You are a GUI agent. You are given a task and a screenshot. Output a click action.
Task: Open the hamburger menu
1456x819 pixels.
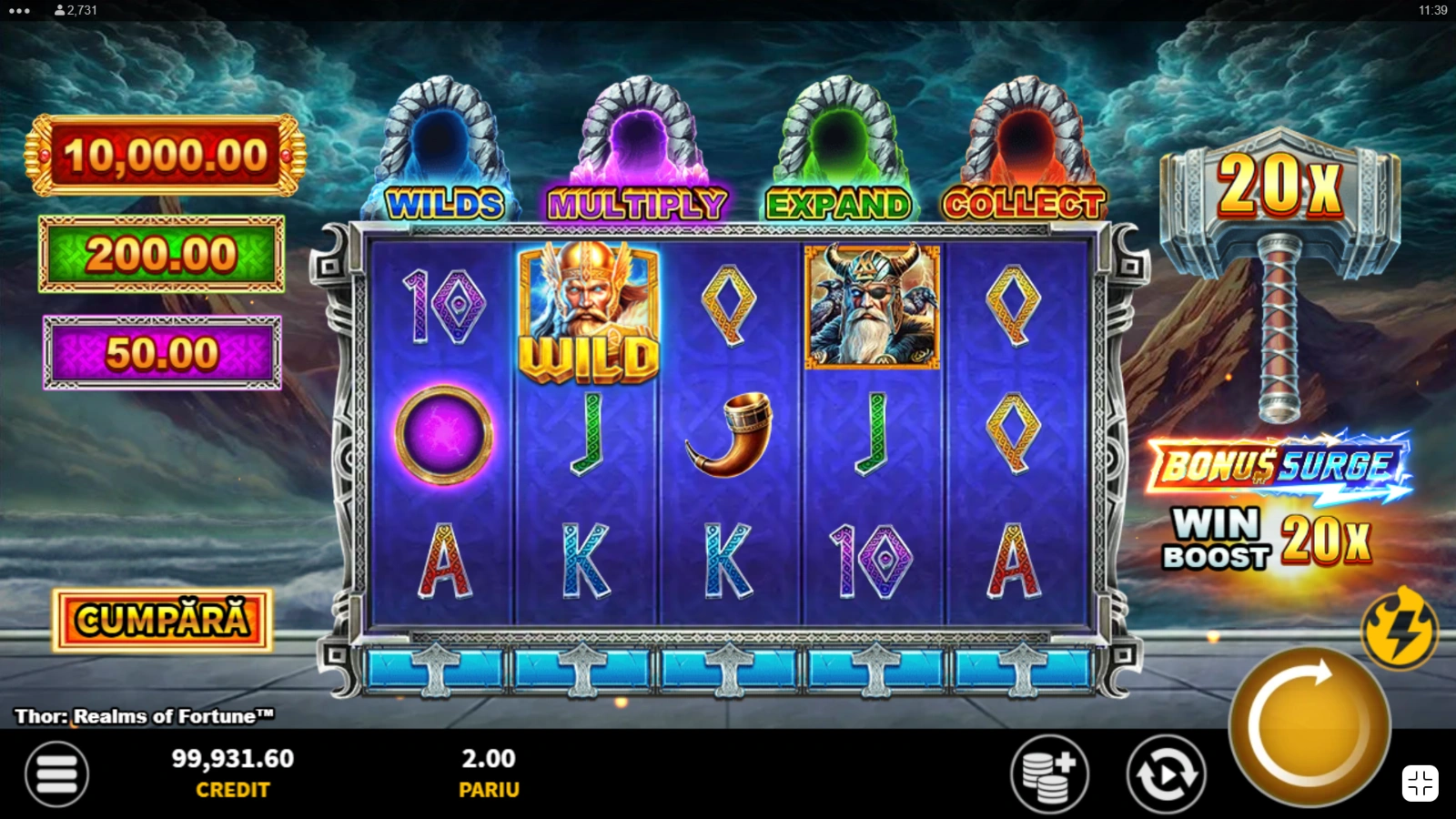(x=56, y=773)
